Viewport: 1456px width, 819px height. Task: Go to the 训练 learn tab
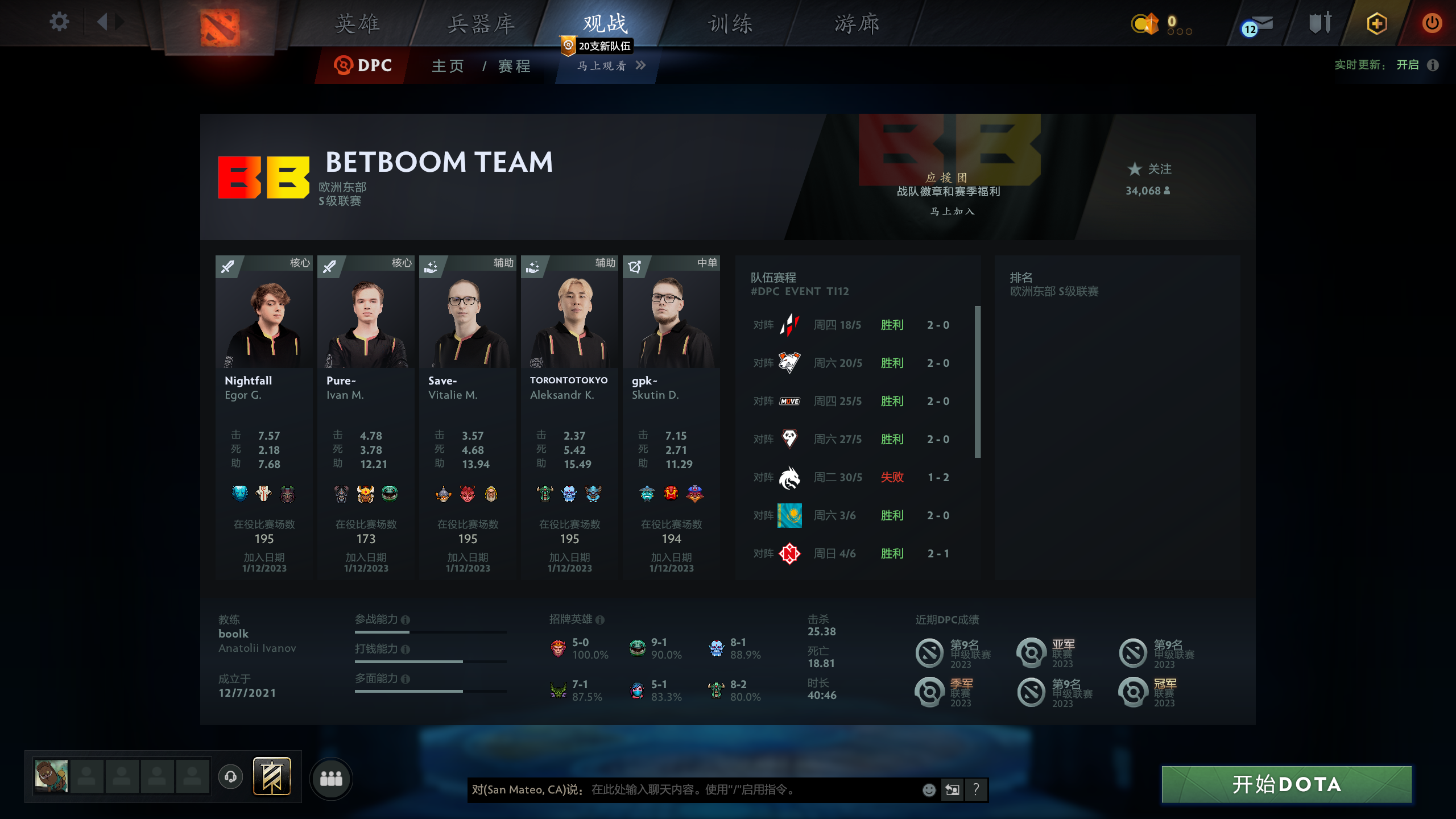(730, 24)
